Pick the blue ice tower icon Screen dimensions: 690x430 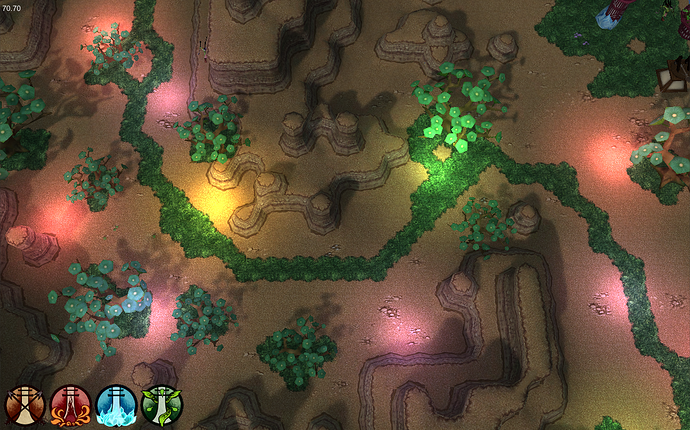pos(116,405)
